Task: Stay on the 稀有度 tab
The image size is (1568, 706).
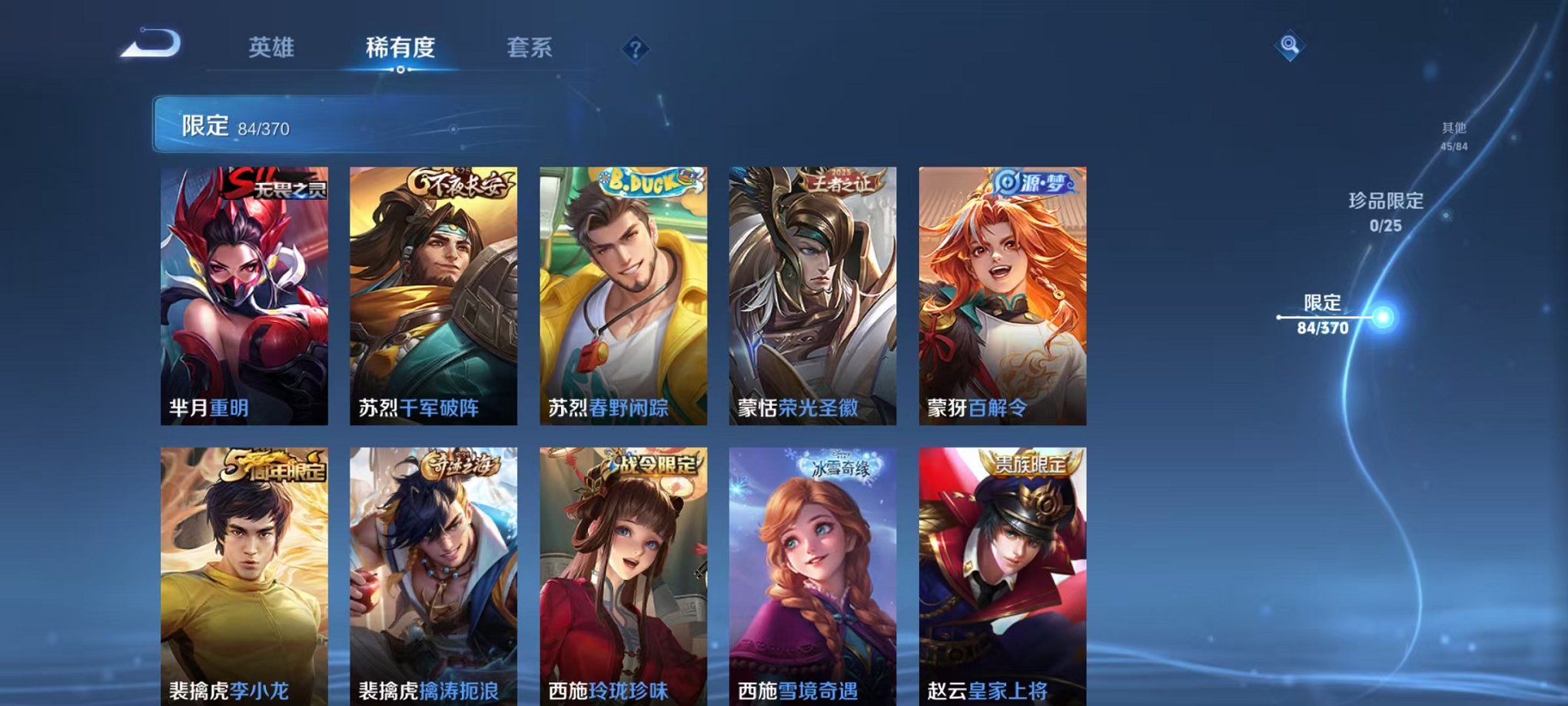Action: coord(400,48)
